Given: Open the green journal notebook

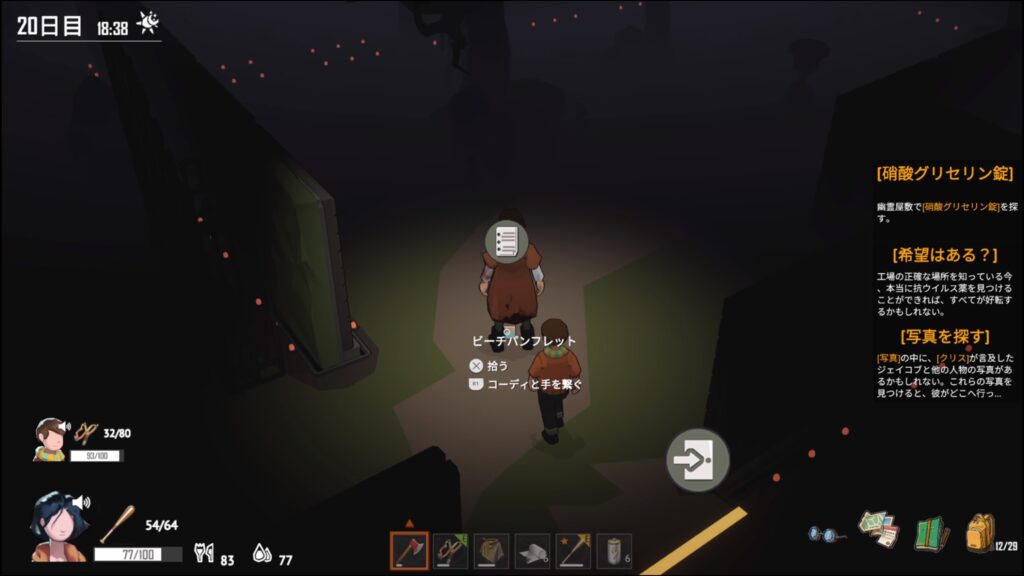Looking at the screenshot, I should (930, 532).
